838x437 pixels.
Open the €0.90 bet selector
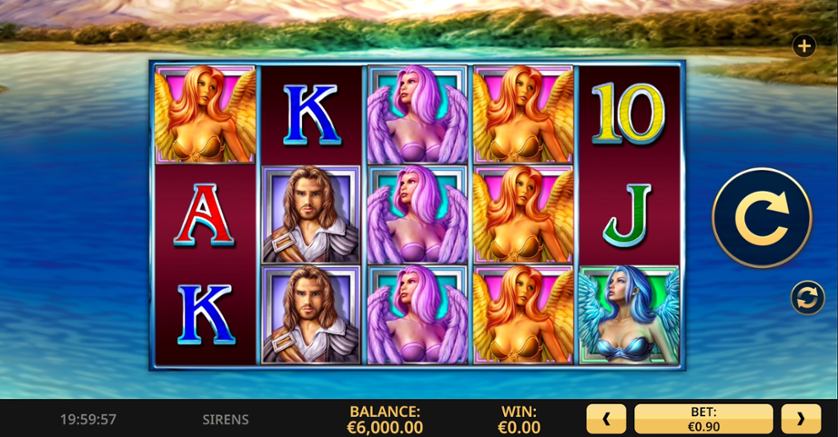(x=703, y=418)
